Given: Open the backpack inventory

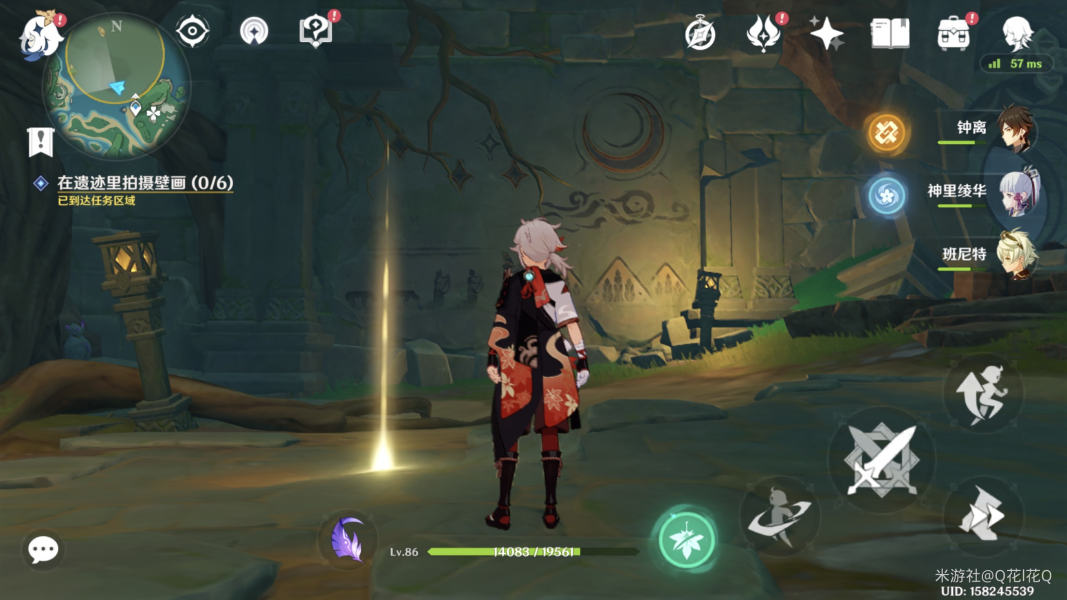Looking at the screenshot, I should (x=953, y=34).
